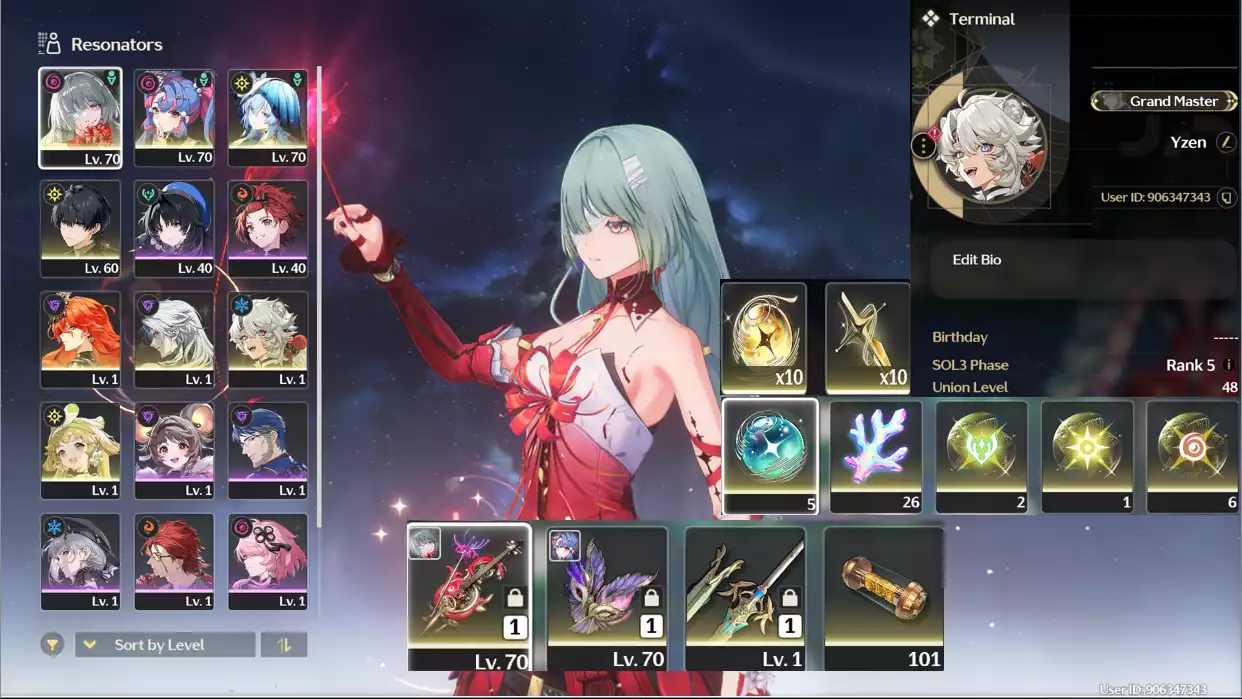1242x699 pixels.
Task: Edit the player name Yzen
Action: [1226, 143]
